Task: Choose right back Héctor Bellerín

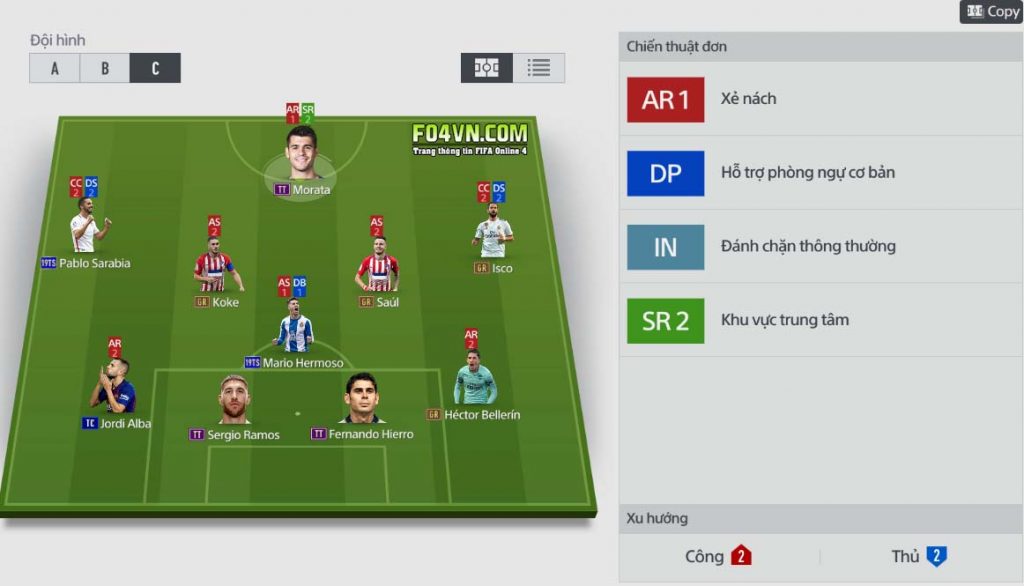Action: pos(474,381)
